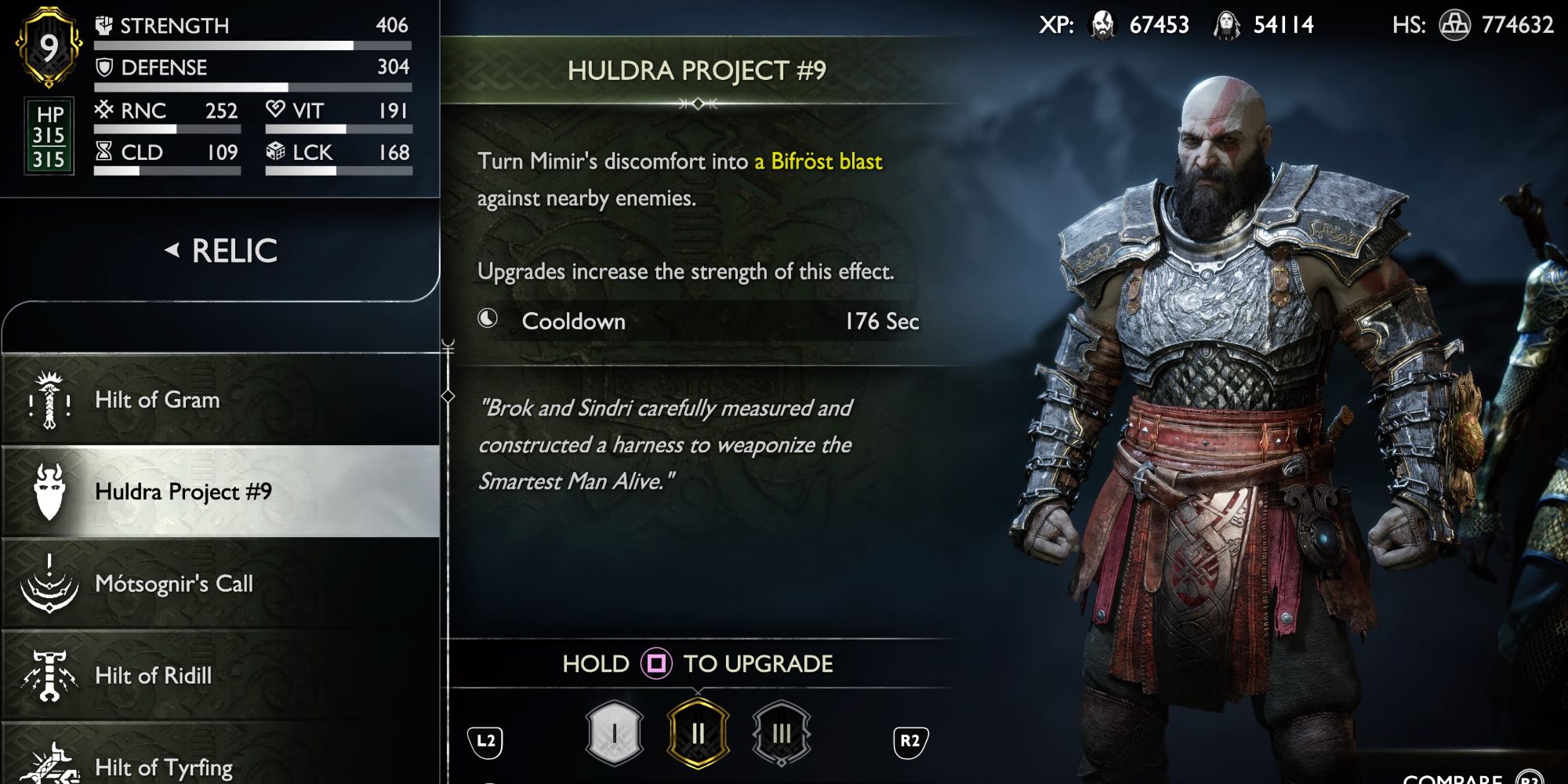The width and height of the screenshot is (1568, 784).
Task: Click the Vitality stat progress bar
Action: [337, 128]
